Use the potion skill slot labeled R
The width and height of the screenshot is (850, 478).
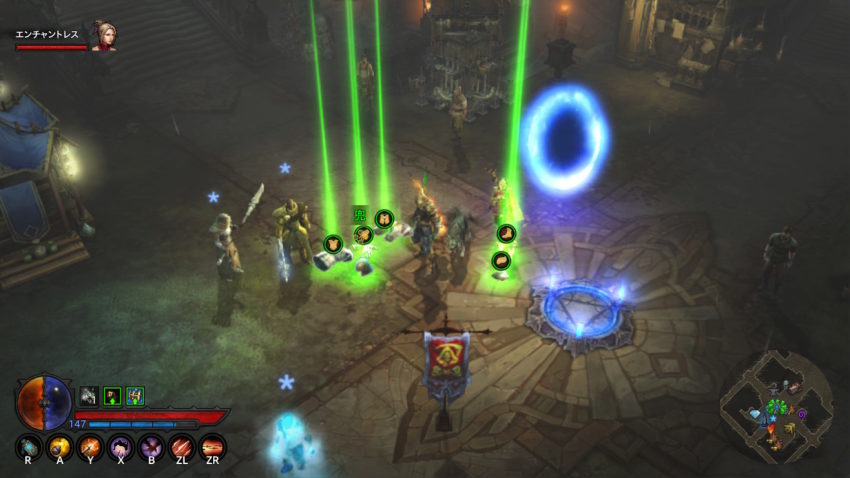(30, 446)
